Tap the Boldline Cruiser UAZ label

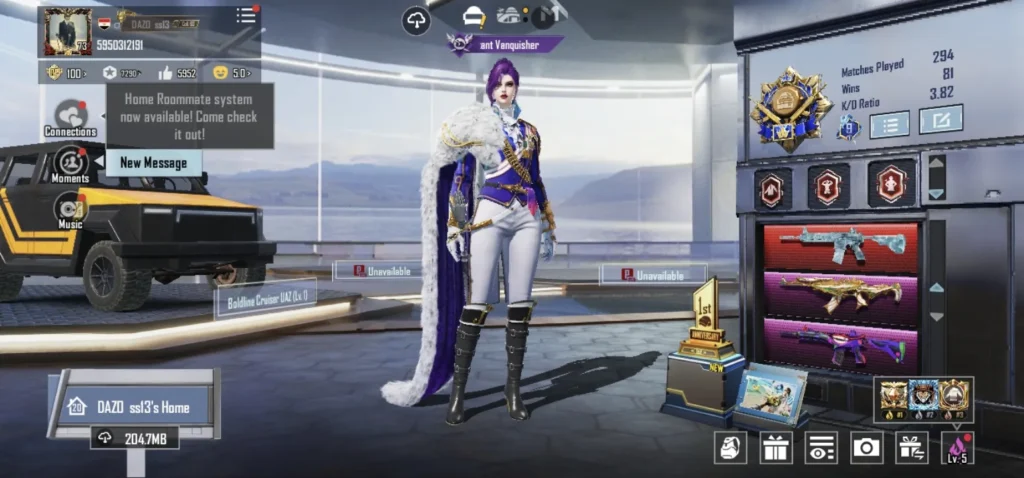click(265, 298)
